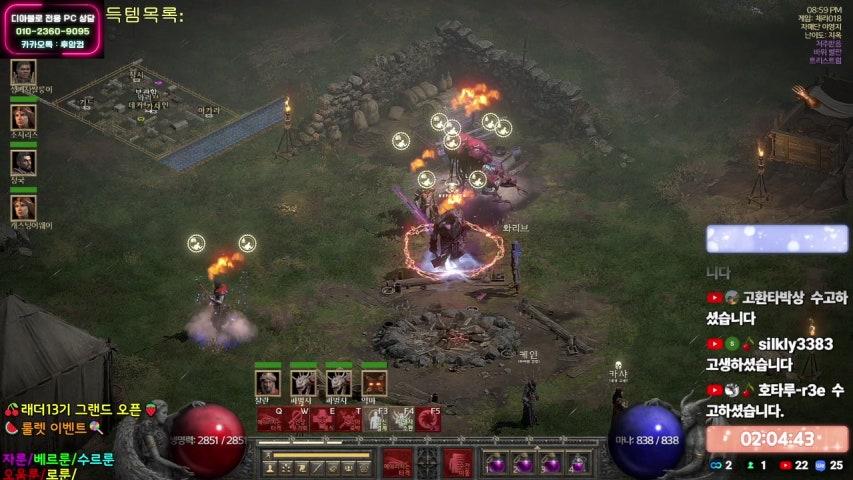Choose the F4 skill icon

[x=402, y=419]
